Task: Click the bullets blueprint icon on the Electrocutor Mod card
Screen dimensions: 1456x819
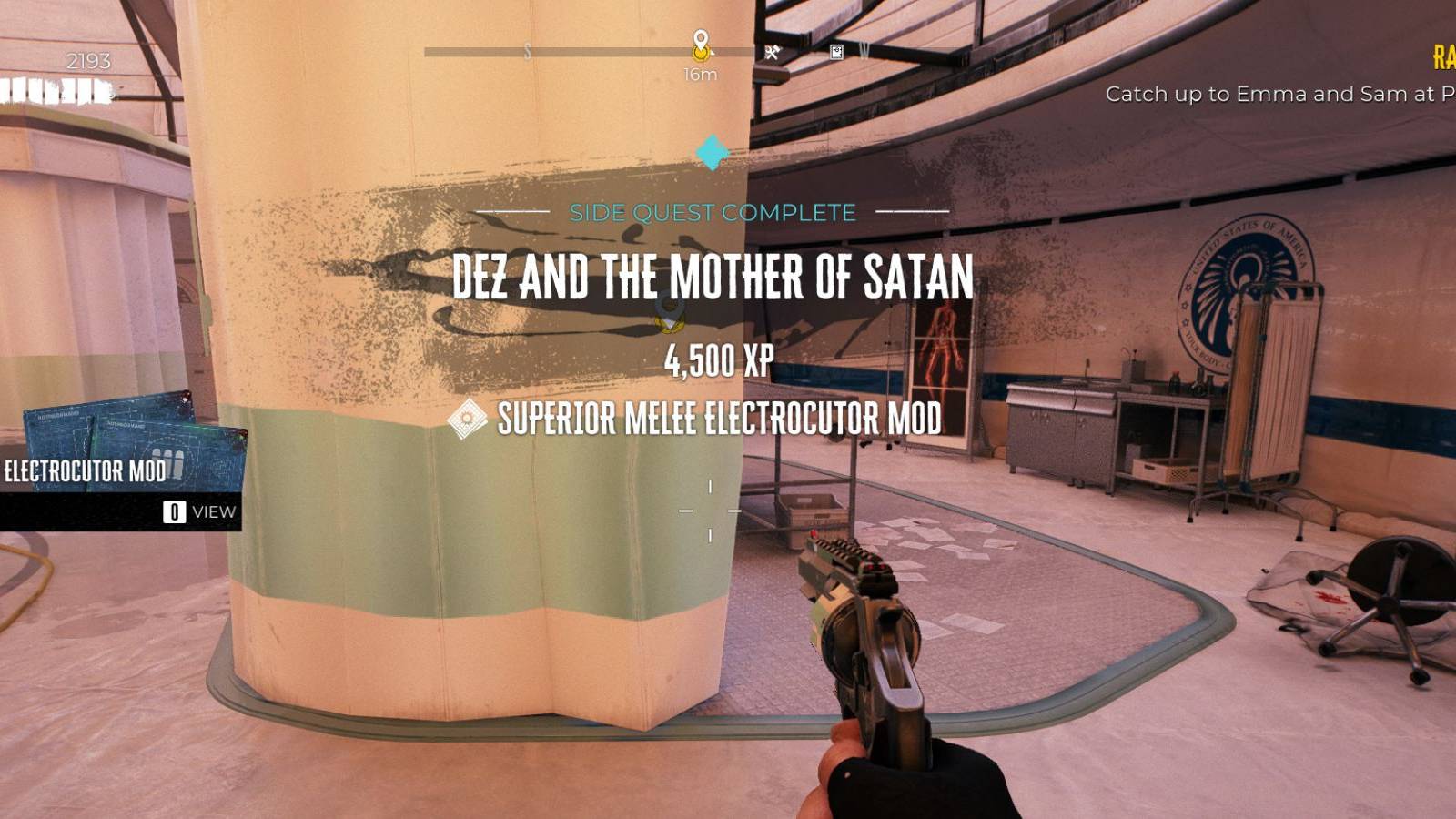Action: pos(169,461)
